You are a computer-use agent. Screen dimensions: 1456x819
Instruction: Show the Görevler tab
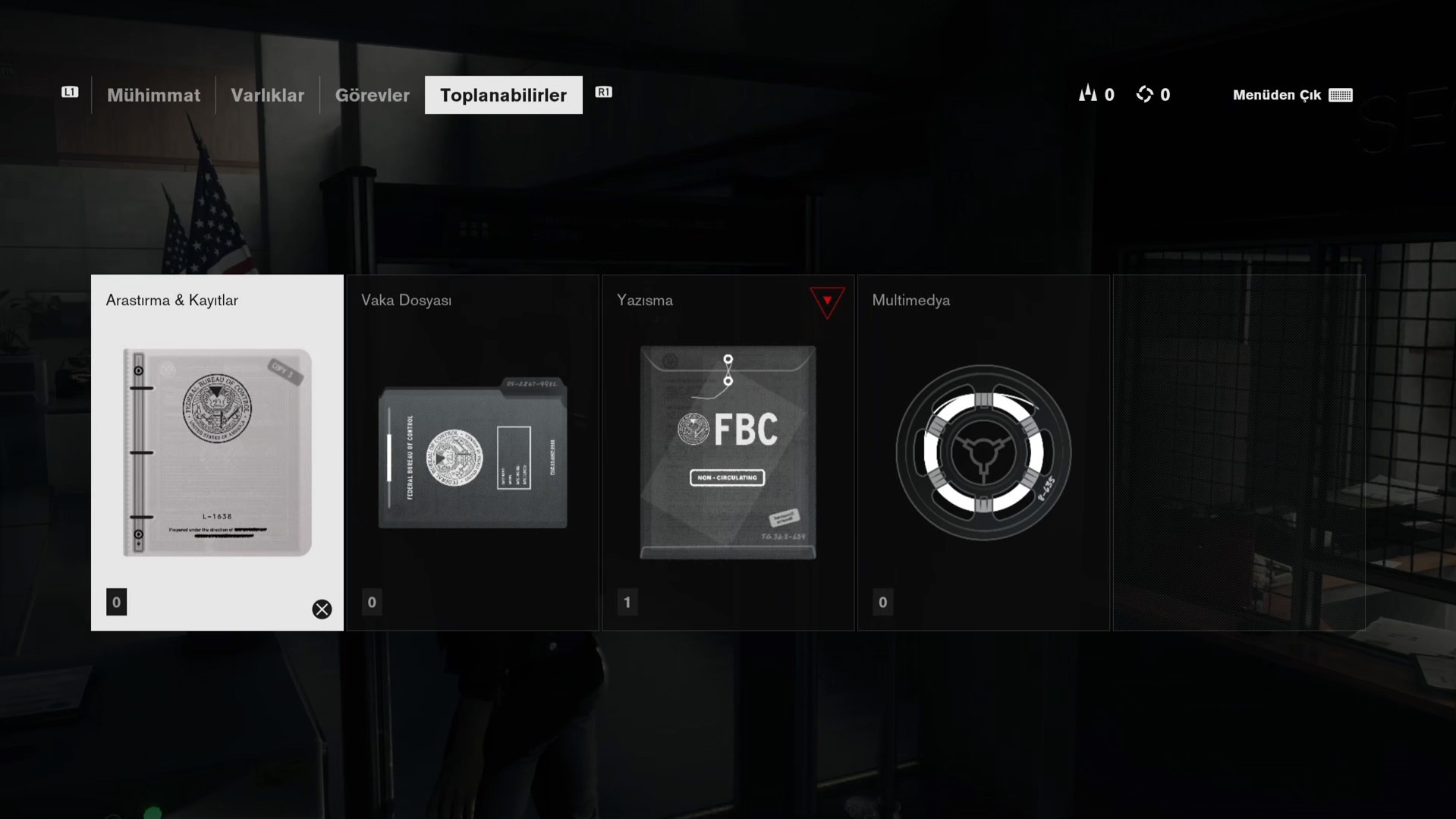pyautogui.click(x=372, y=95)
